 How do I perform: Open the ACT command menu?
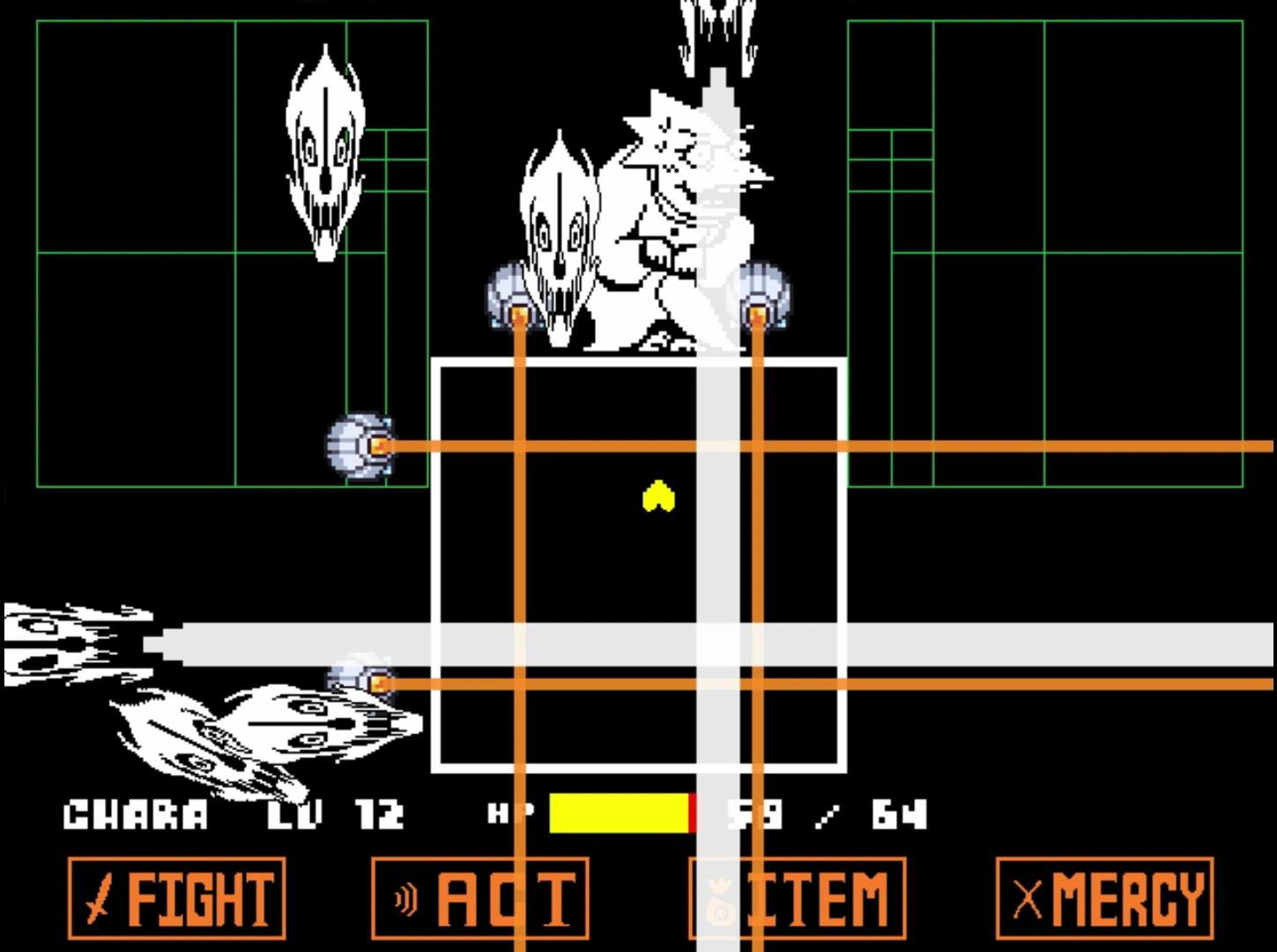tap(480, 897)
